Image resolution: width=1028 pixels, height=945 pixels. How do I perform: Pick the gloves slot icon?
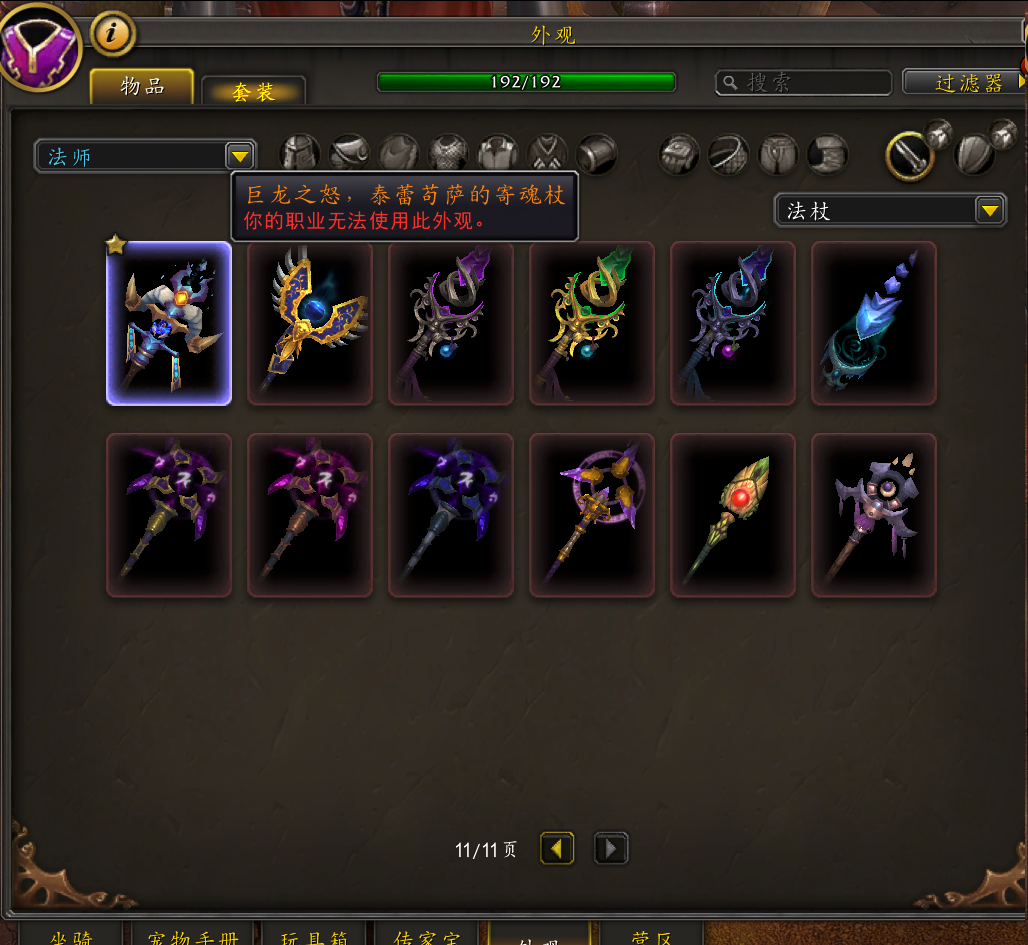680,155
